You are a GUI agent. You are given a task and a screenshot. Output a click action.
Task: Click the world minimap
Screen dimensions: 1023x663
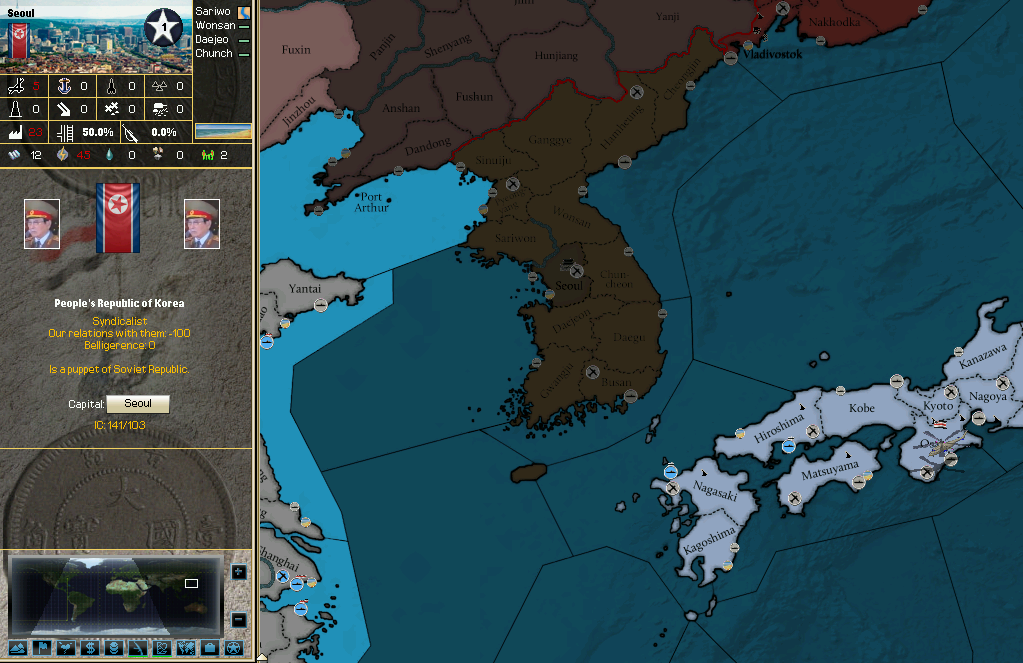click(x=113, y=590)
